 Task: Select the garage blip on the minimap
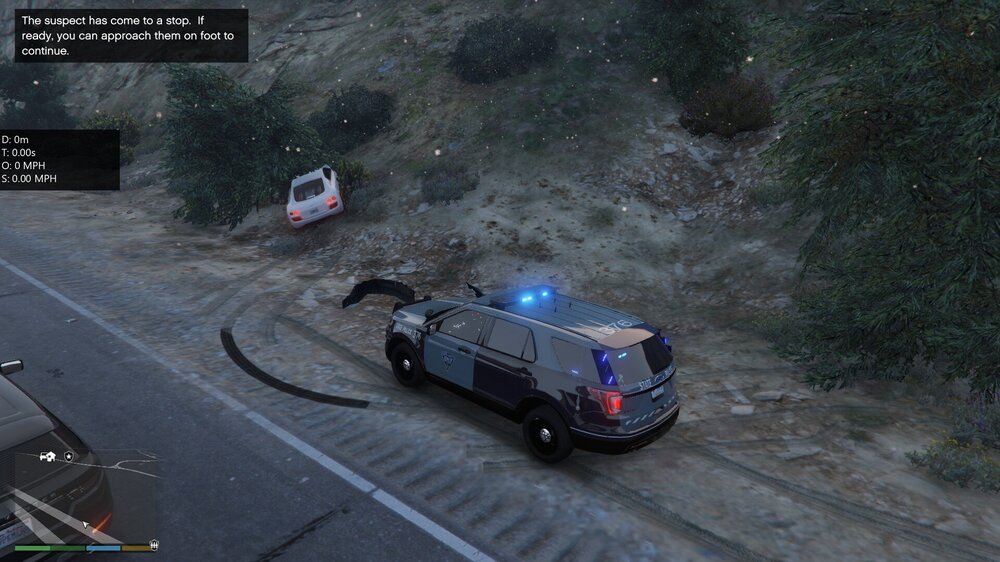pyautogui.click(x=47, y=457)
